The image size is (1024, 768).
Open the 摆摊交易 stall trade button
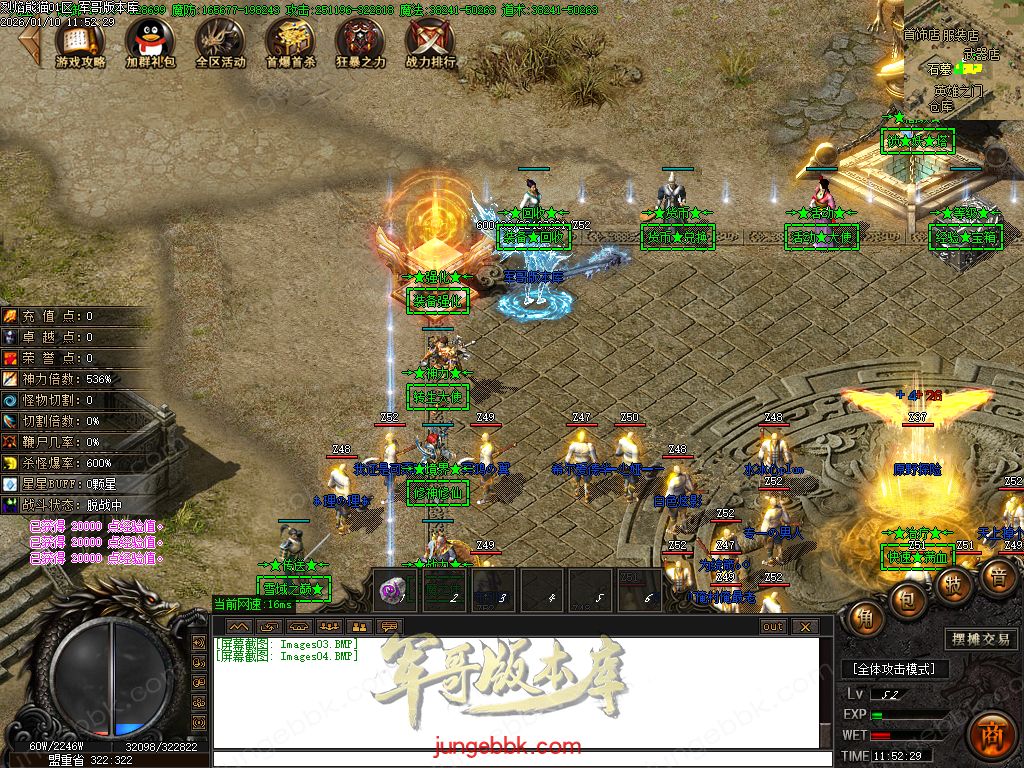click(980, 640)
